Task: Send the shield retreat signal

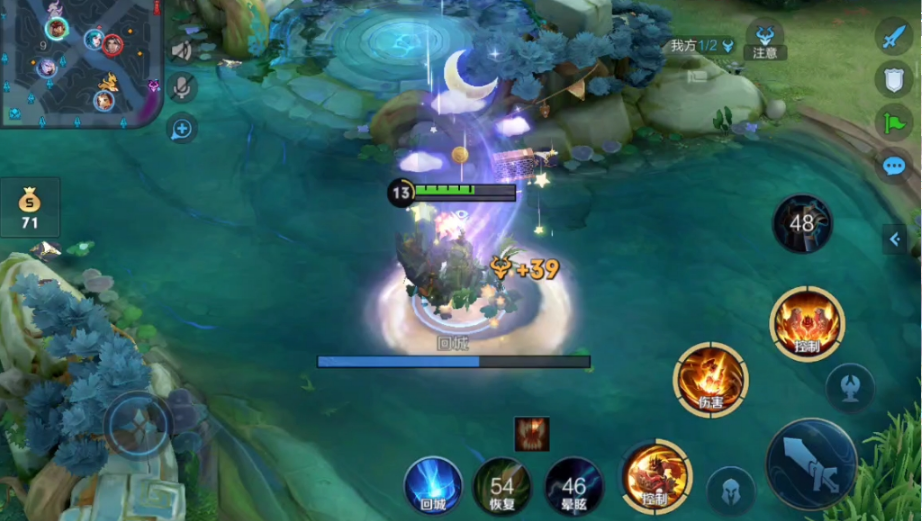Action: (x=893, y=80)
